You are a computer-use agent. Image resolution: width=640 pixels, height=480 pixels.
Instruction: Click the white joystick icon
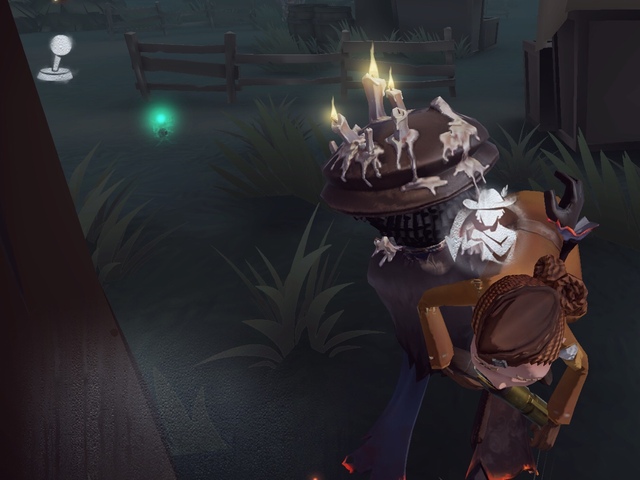coord(57,57)
